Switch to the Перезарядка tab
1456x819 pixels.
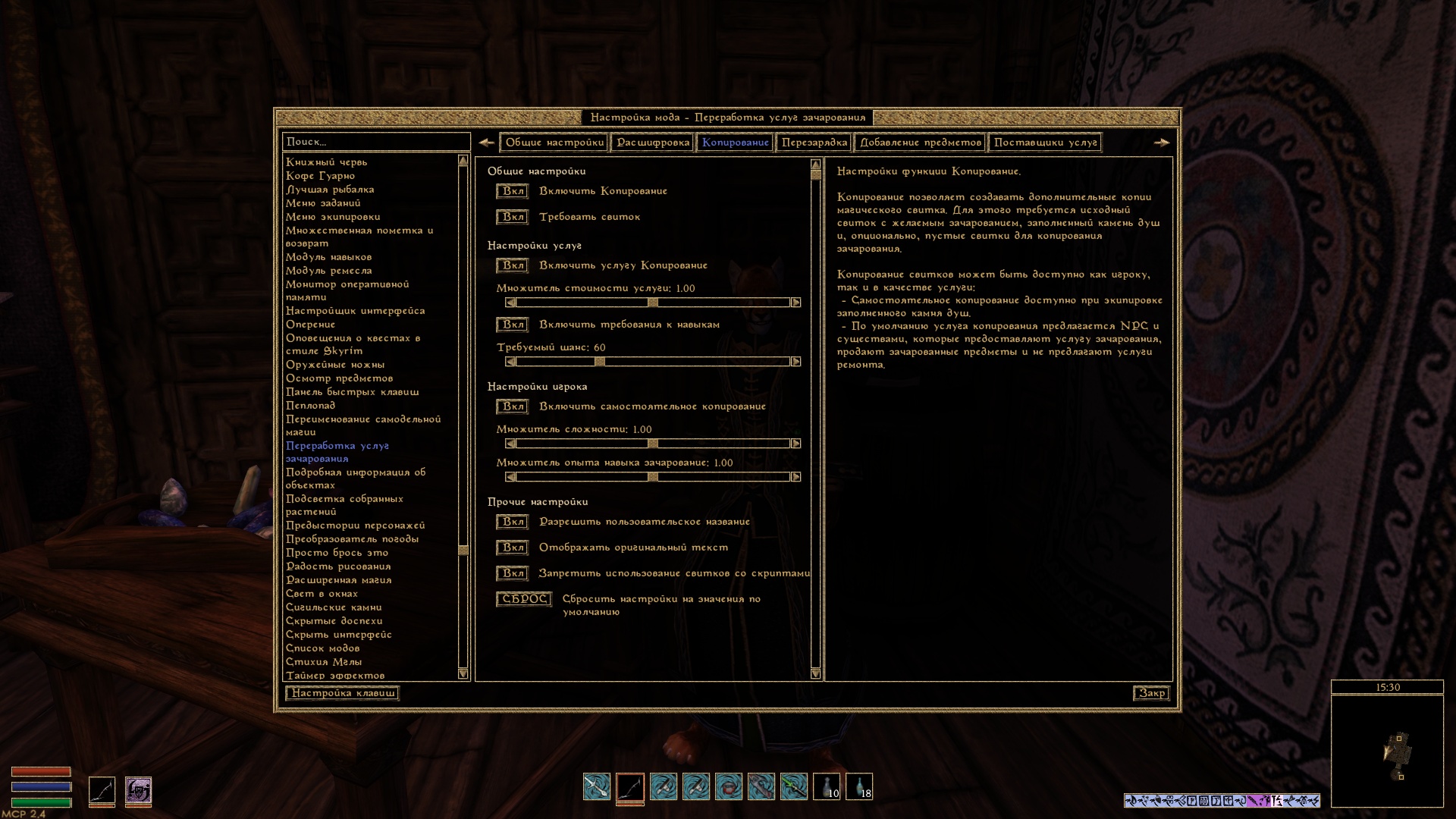(x=814, y=143)
